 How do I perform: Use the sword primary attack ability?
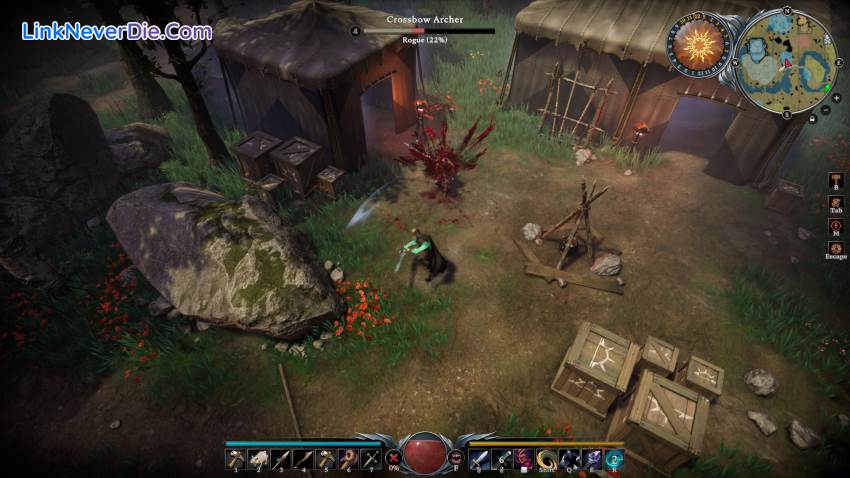479,458
